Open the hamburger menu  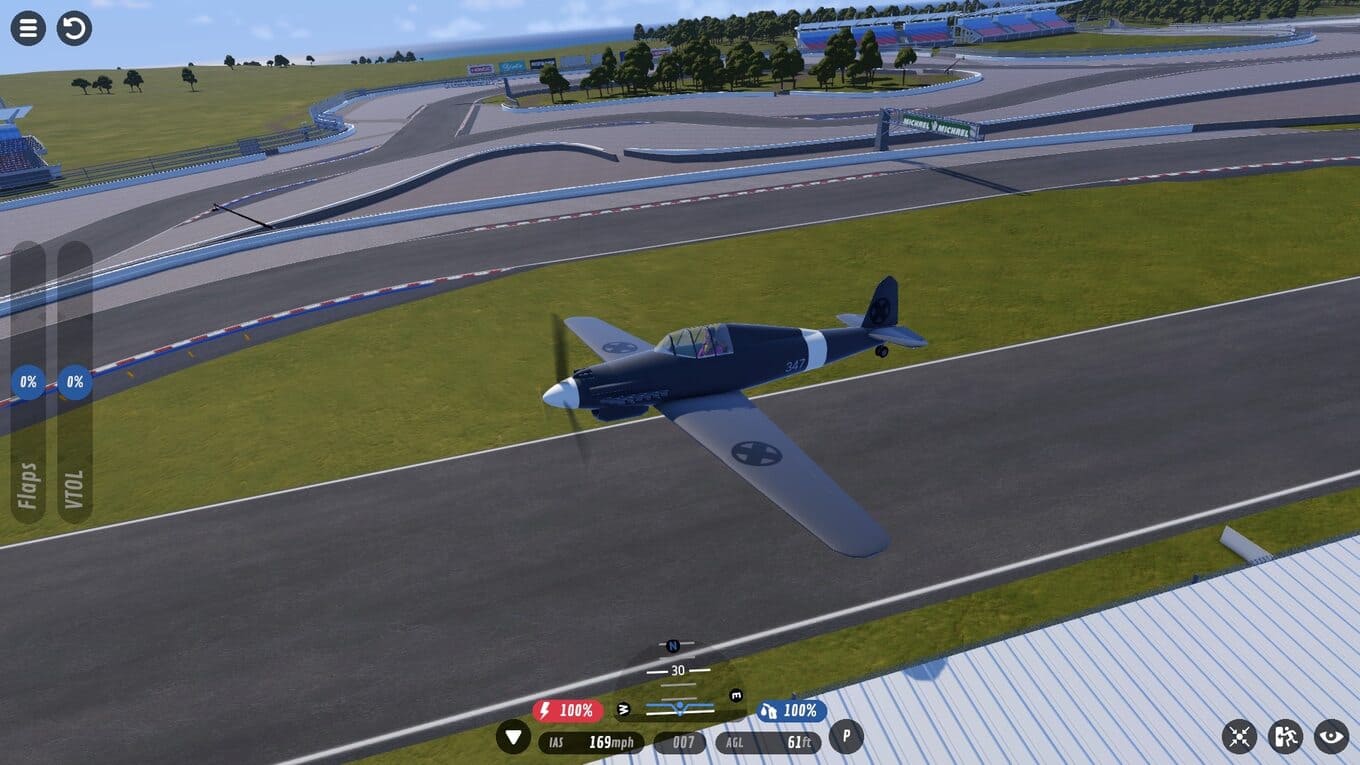pyautogui.click(x=28, y=28)
